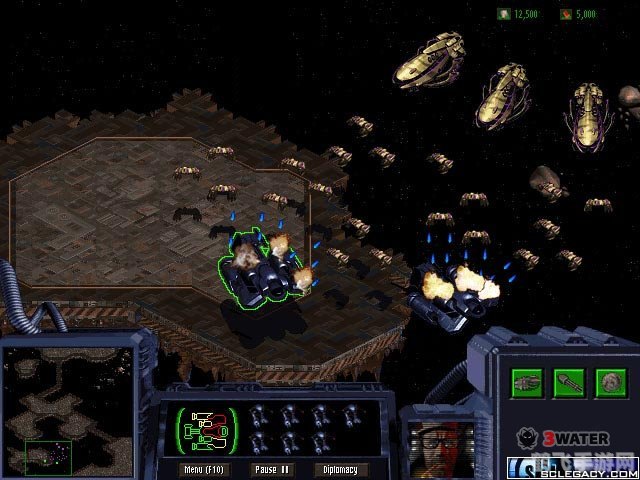
Task: Select the green and red unit wireframe
Action: point(206,430)
